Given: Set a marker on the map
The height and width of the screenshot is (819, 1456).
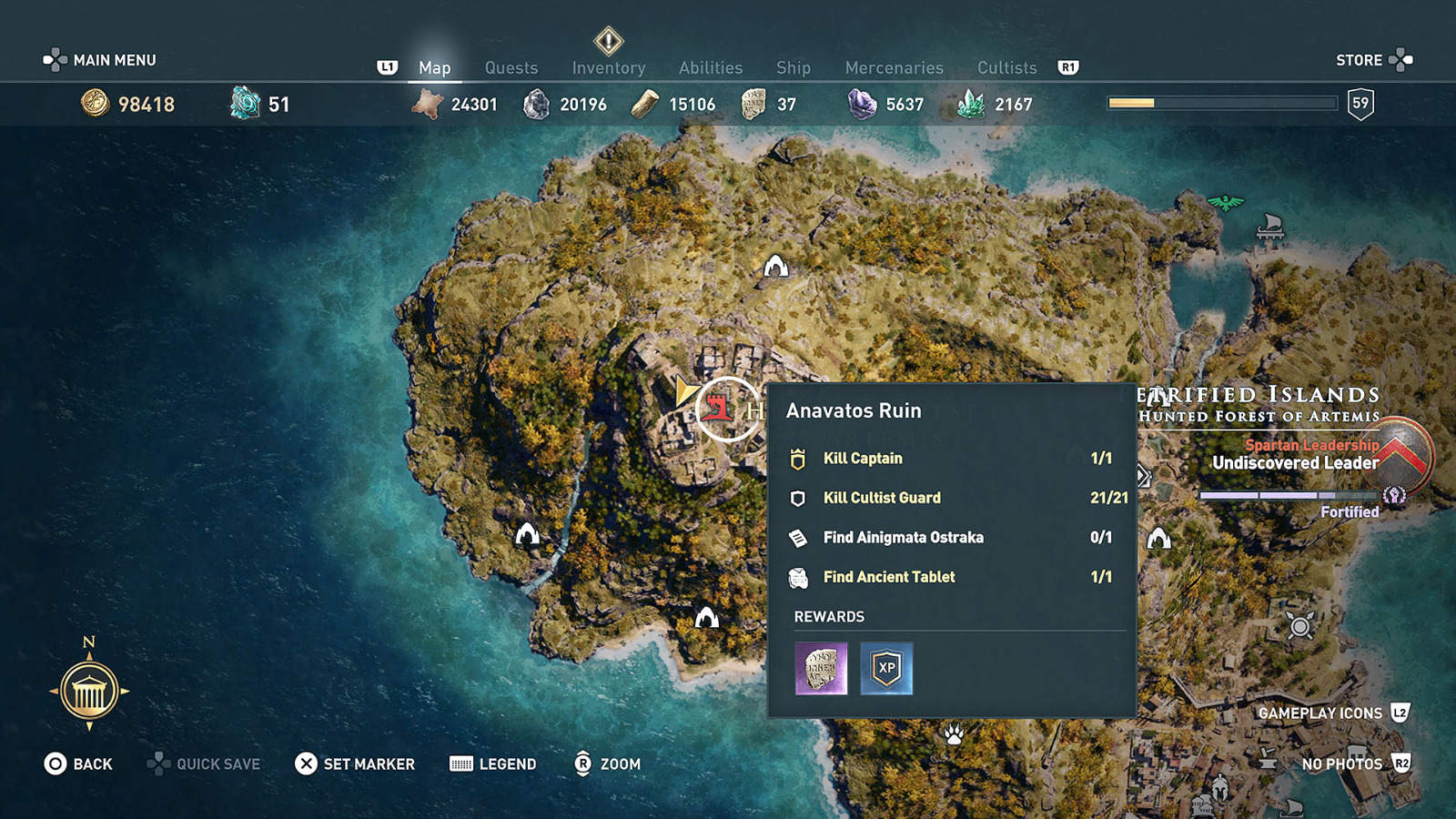Looking at the screenshot, I should click(355, 764).
